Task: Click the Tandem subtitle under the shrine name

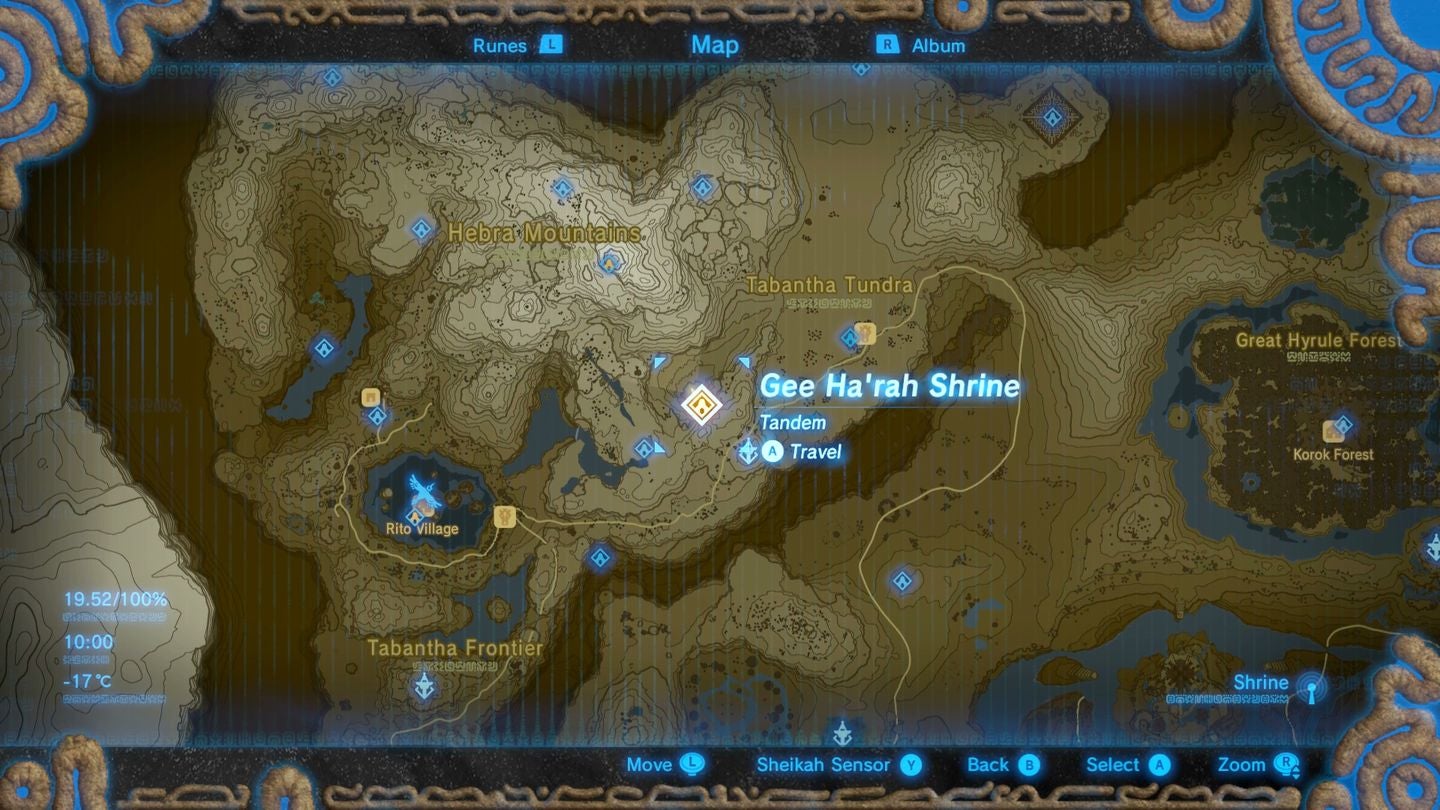Action: [x=797, y=423]
